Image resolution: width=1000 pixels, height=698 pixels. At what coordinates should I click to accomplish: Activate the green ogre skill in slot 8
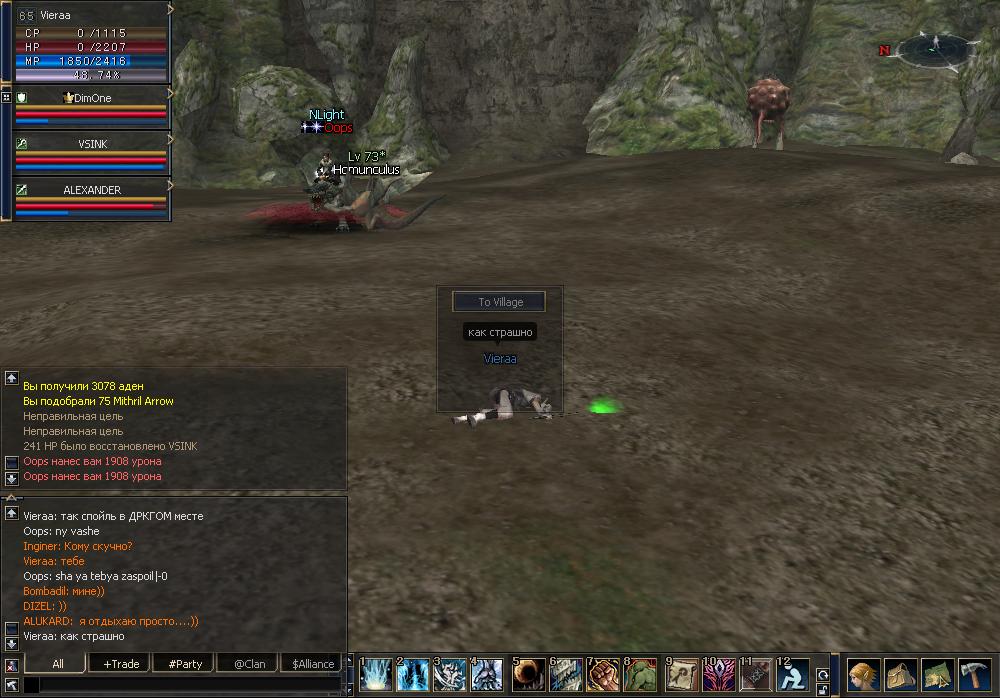click(640, 675)
